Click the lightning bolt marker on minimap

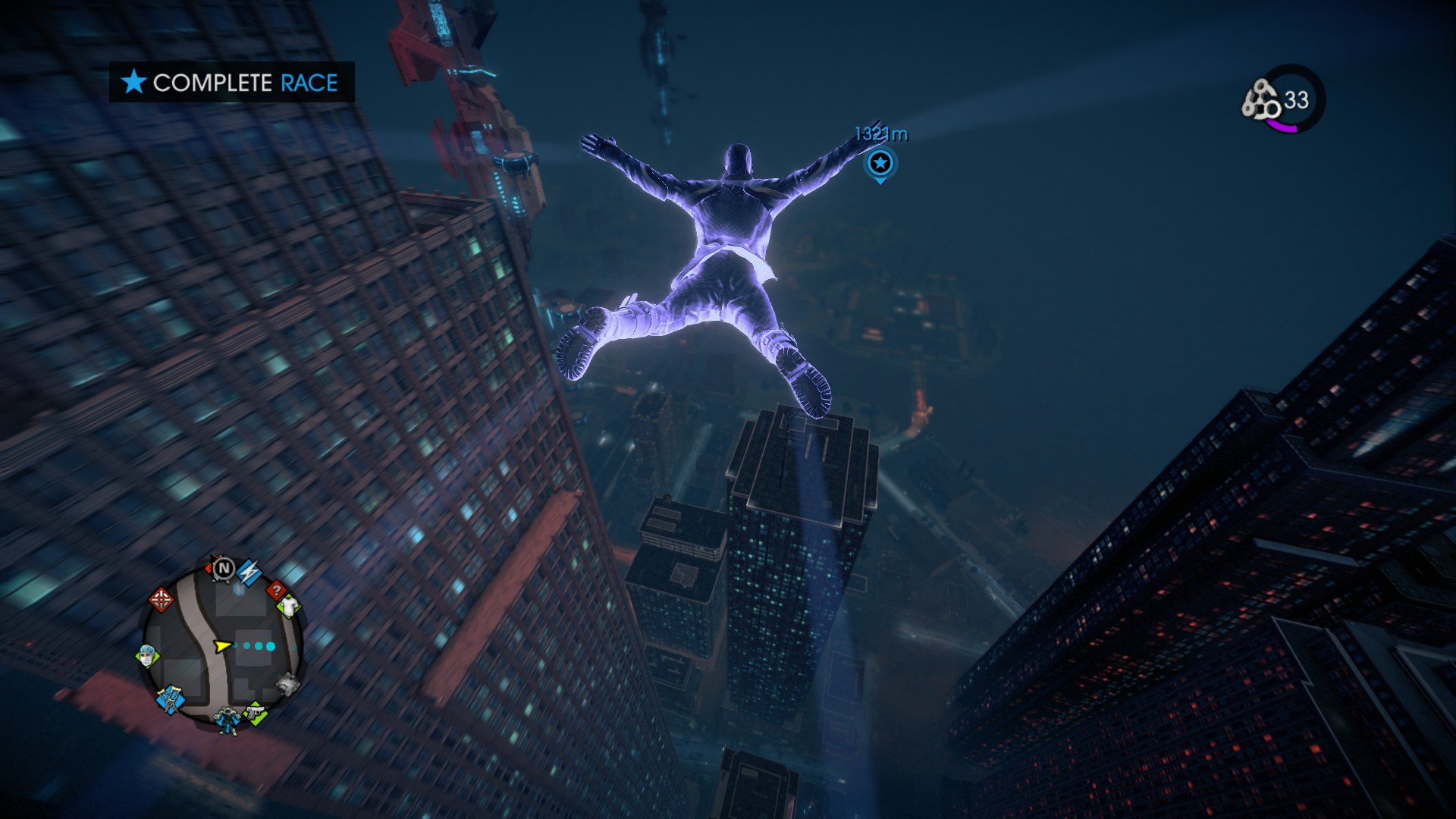coord(249,570)
